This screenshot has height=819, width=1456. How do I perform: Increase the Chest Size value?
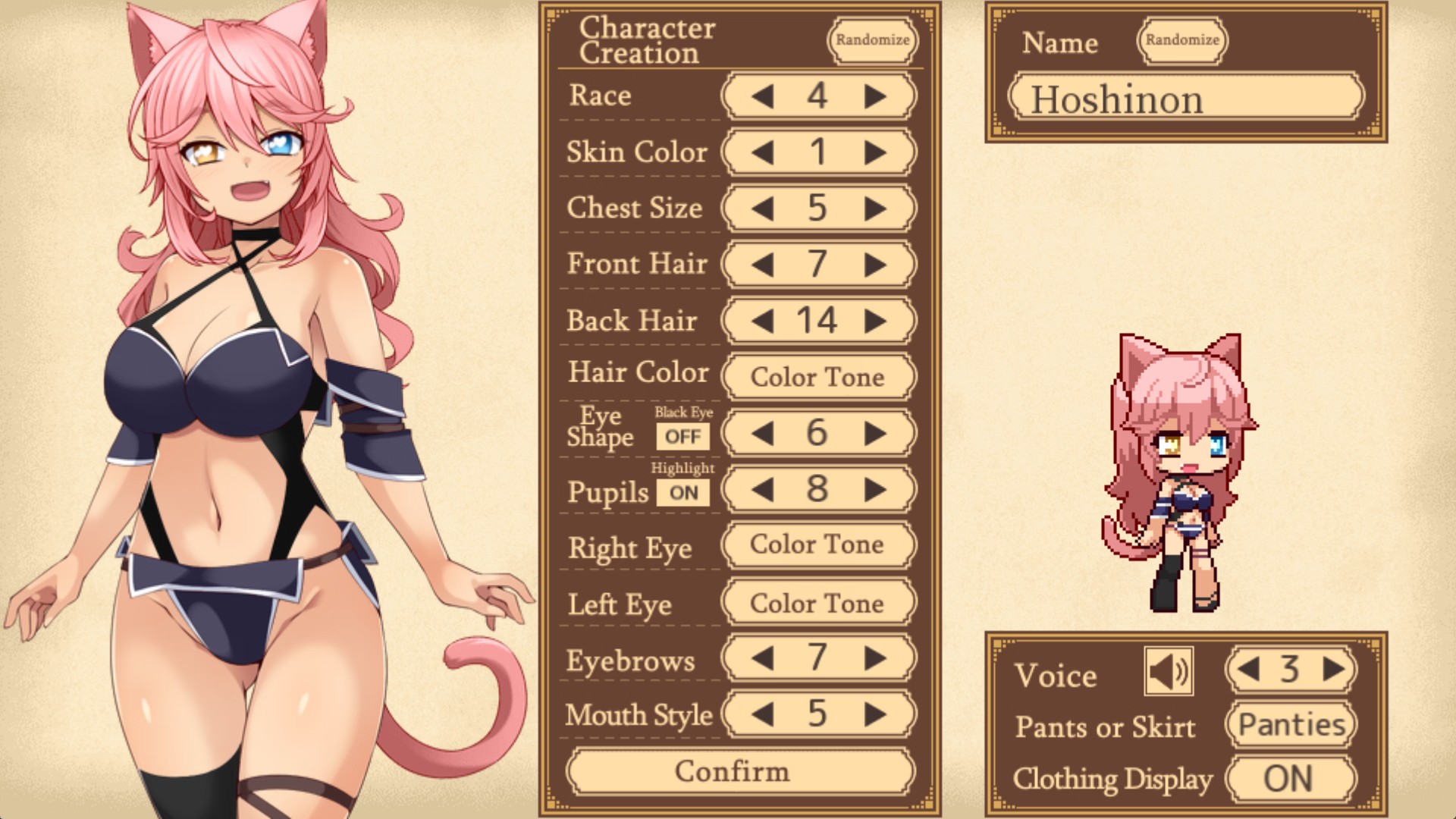click(875, 209)
